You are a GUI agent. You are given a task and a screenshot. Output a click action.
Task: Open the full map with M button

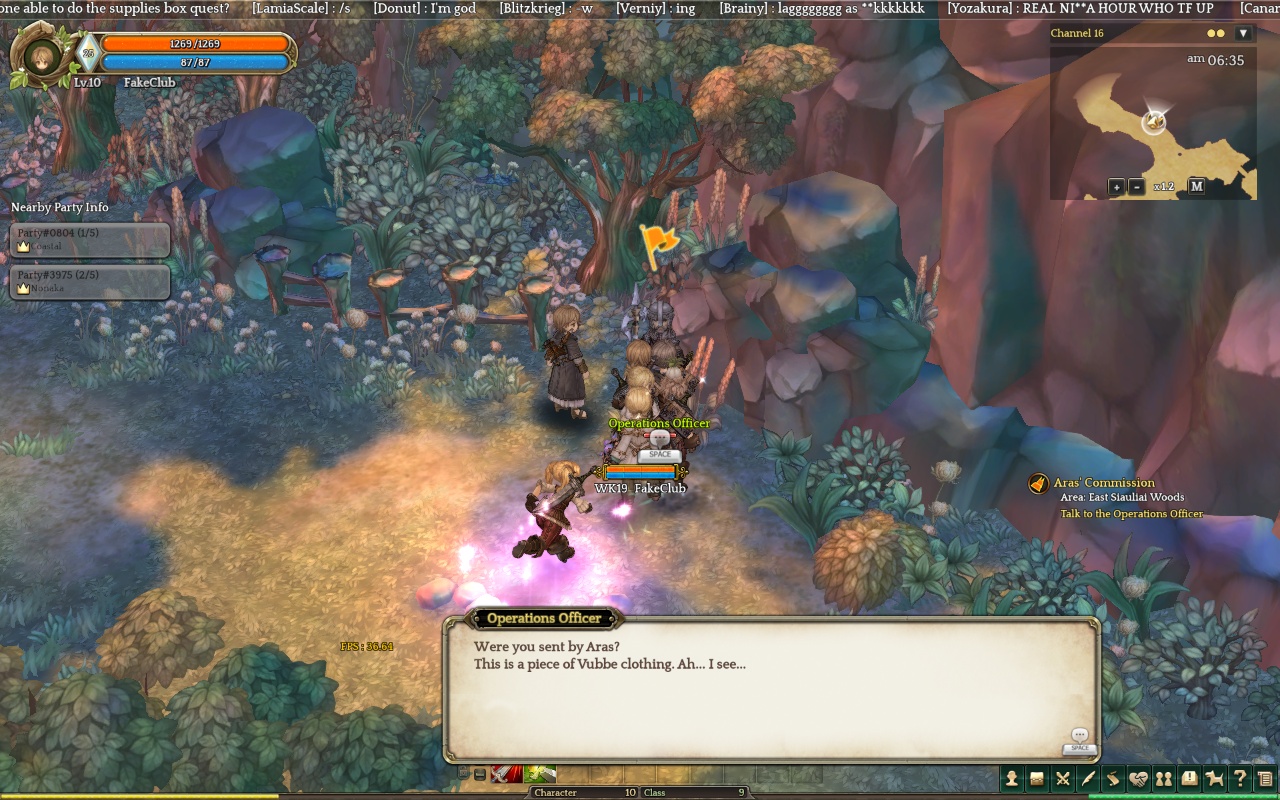1196,187
